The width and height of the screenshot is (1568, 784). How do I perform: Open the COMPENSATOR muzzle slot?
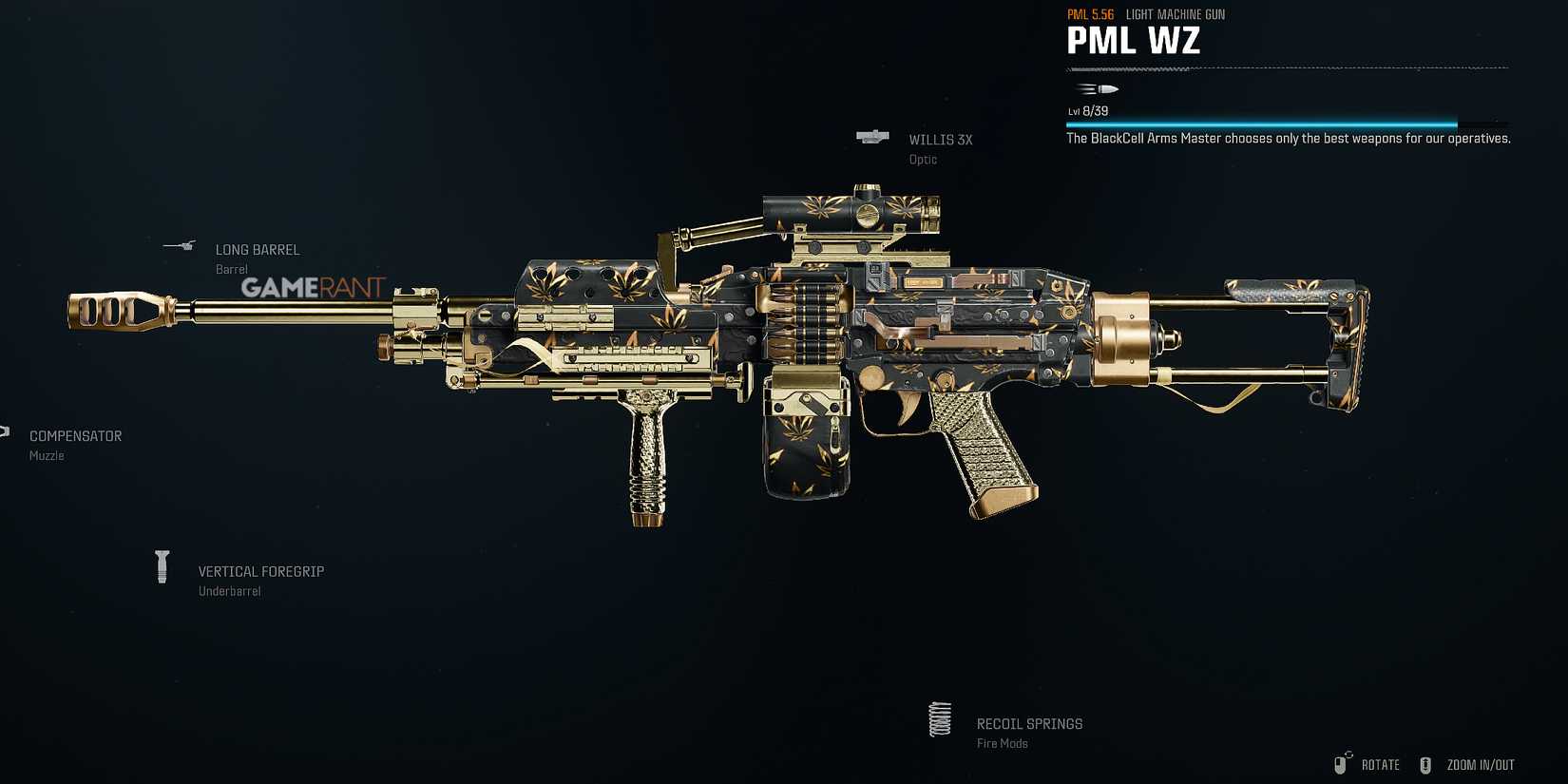tap(75, 435)
